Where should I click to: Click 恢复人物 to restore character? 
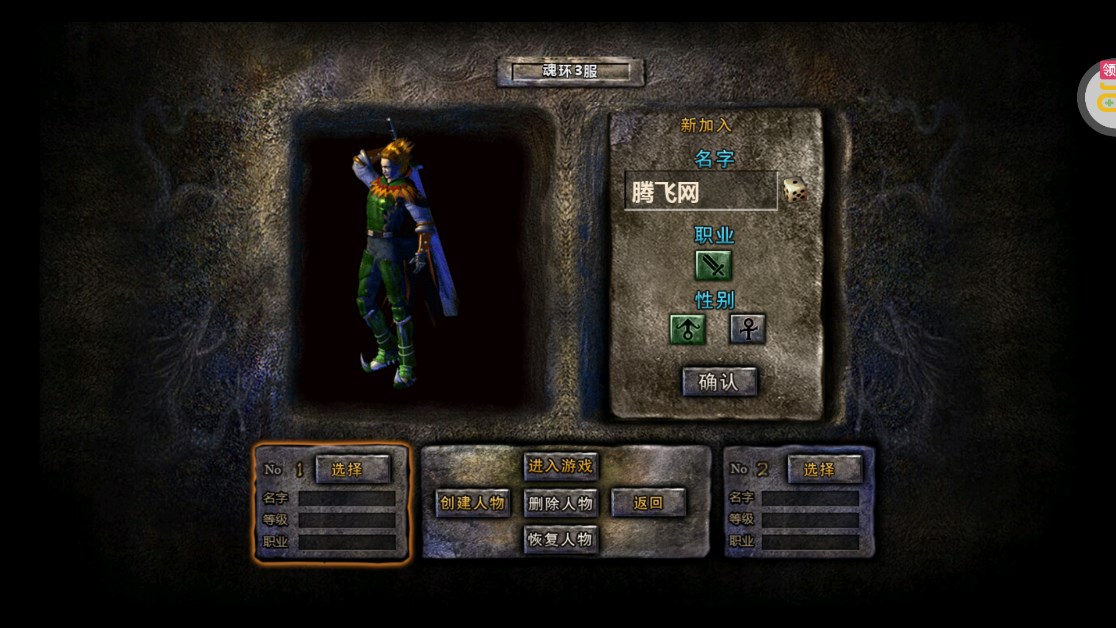(561, 539)
